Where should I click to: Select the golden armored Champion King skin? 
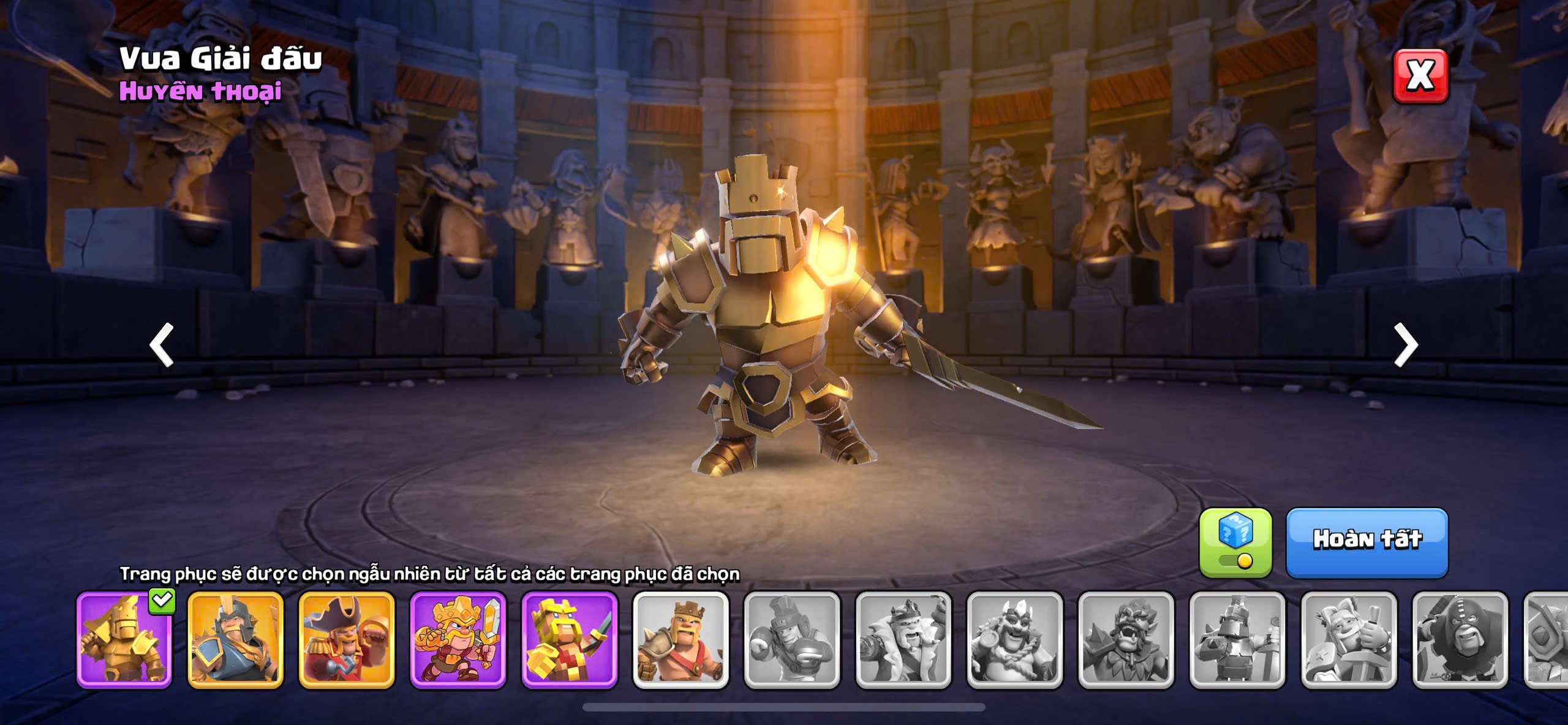[124, 639]
